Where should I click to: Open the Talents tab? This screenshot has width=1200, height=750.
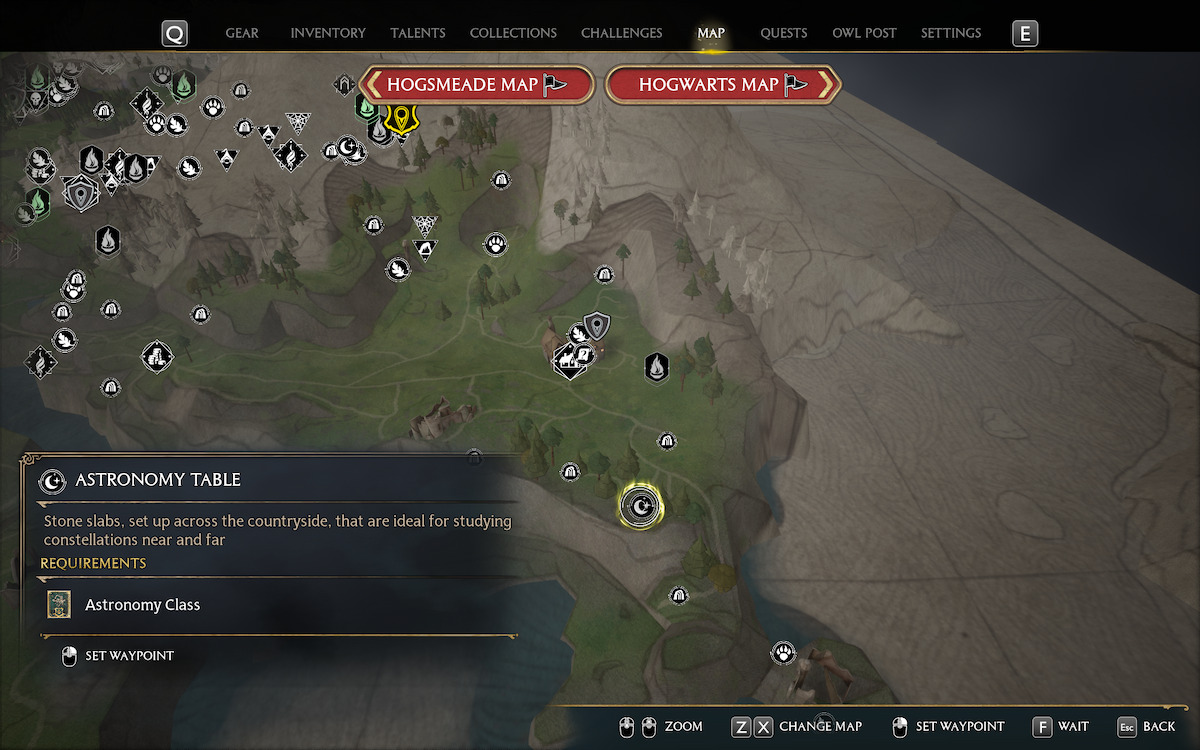[418, 33]
